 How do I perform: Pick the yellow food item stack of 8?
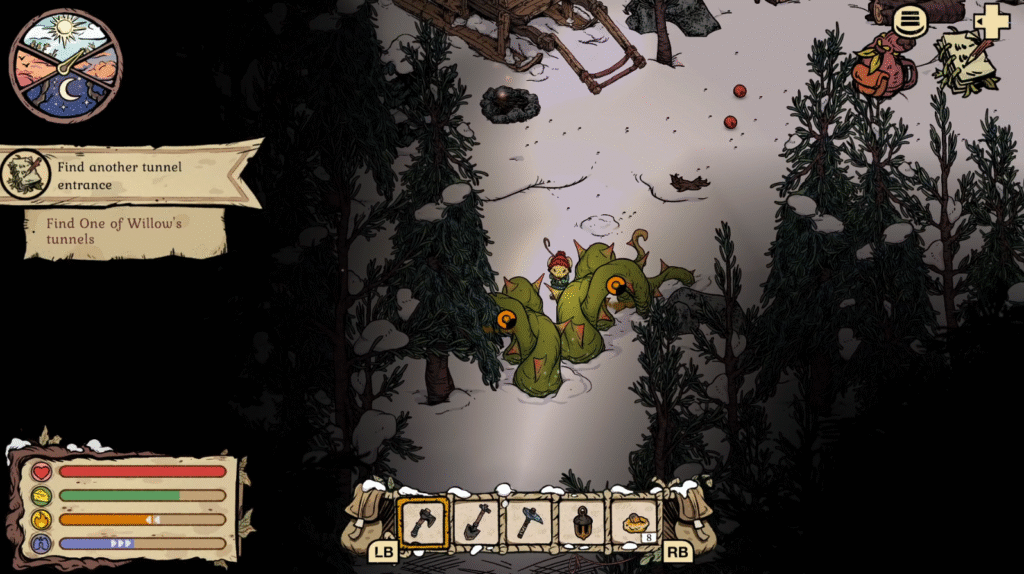635,521
